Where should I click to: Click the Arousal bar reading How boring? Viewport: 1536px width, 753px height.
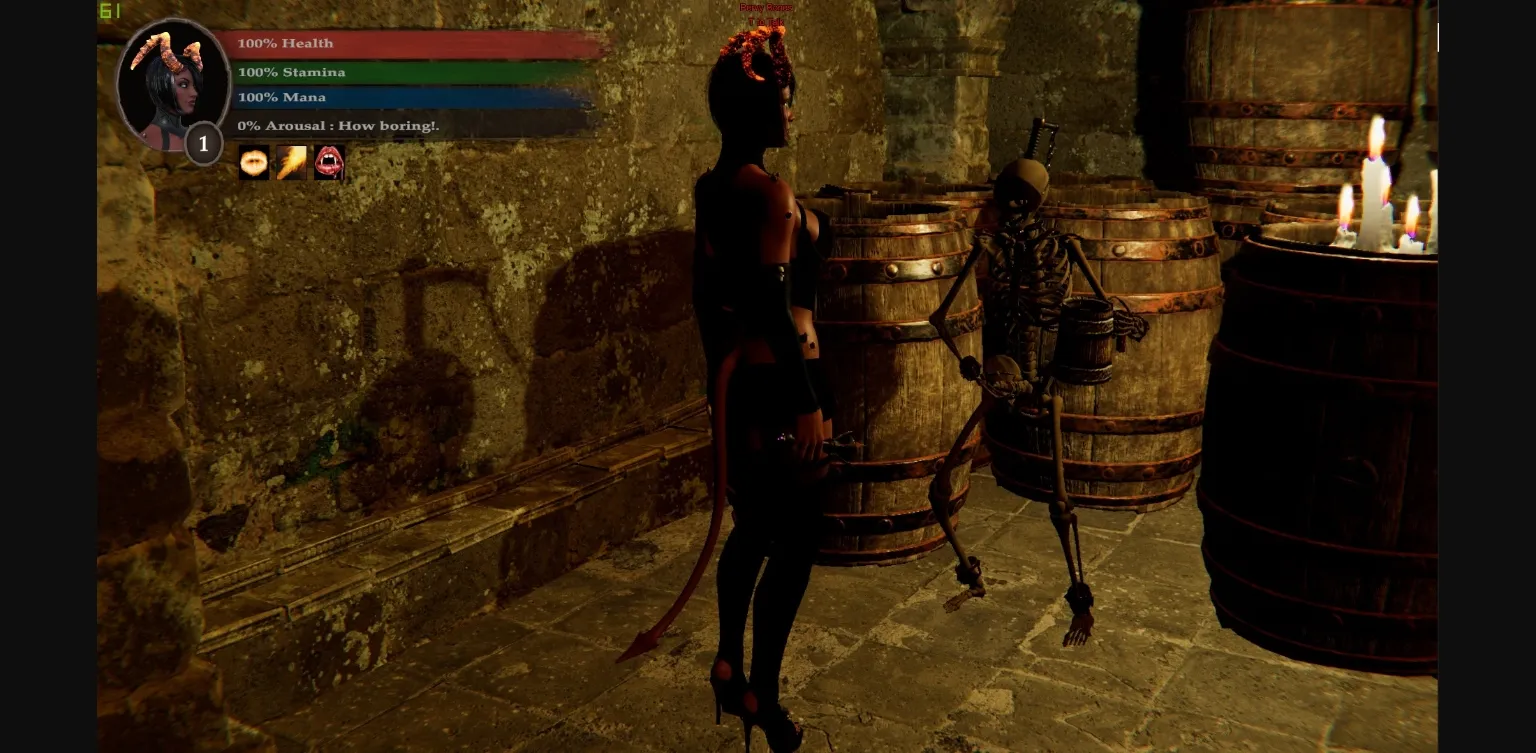(417, 124)
